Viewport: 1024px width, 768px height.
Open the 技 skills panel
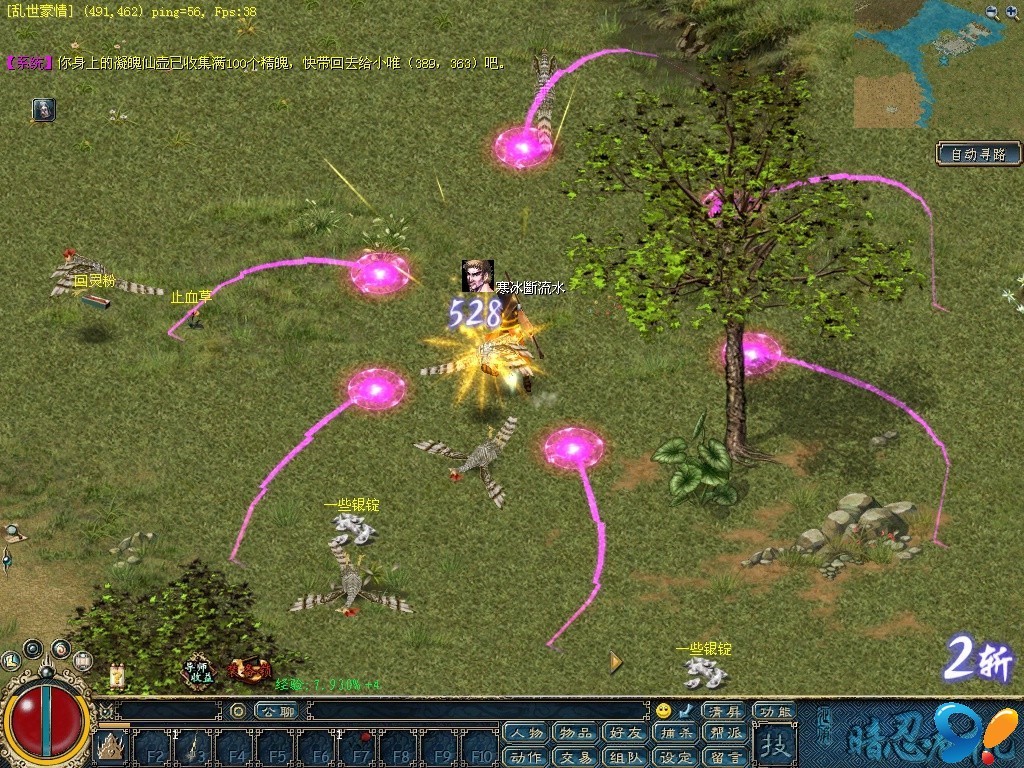tap(774, 744)
